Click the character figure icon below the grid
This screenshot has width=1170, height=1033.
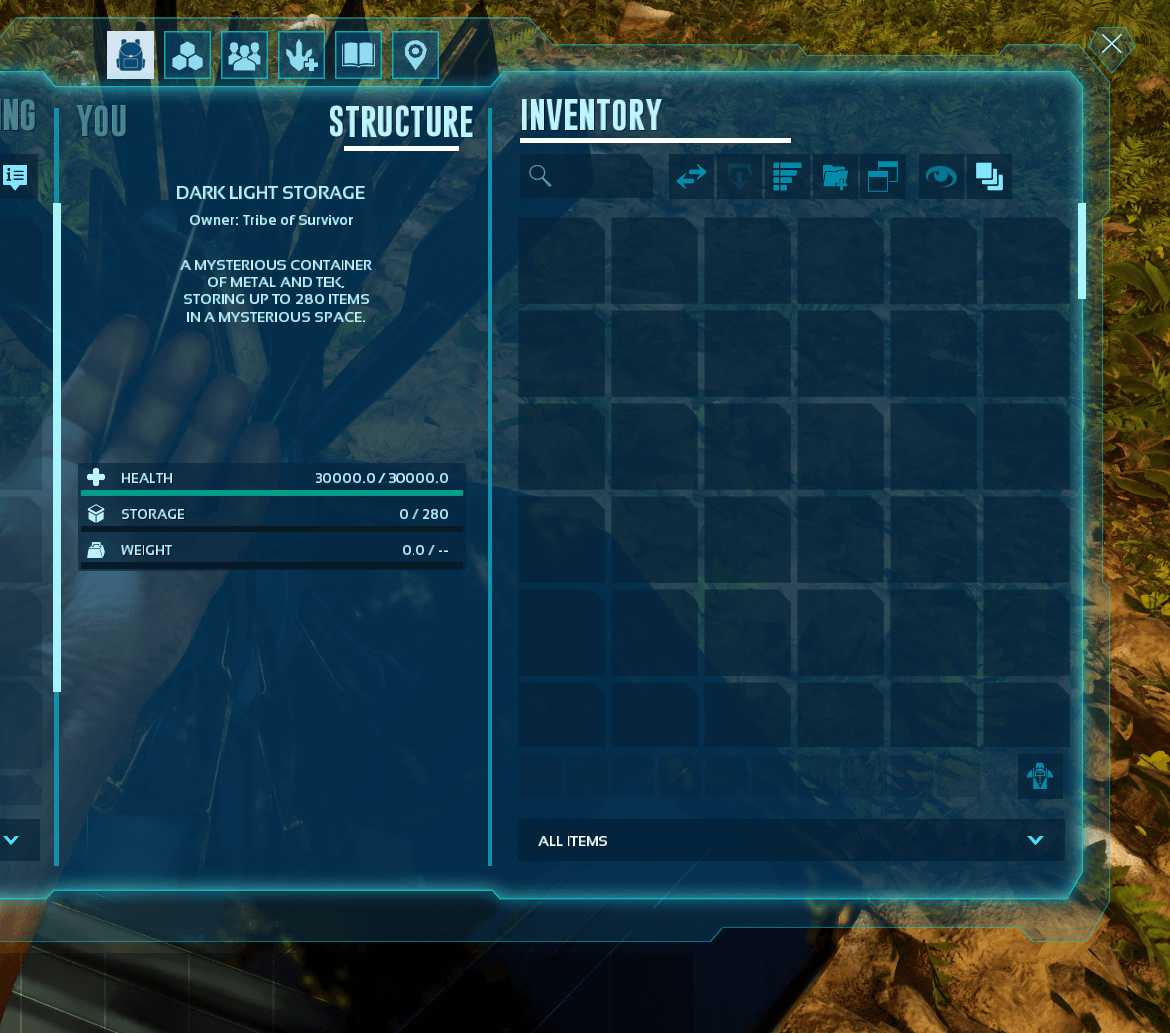click(1040, 777)
